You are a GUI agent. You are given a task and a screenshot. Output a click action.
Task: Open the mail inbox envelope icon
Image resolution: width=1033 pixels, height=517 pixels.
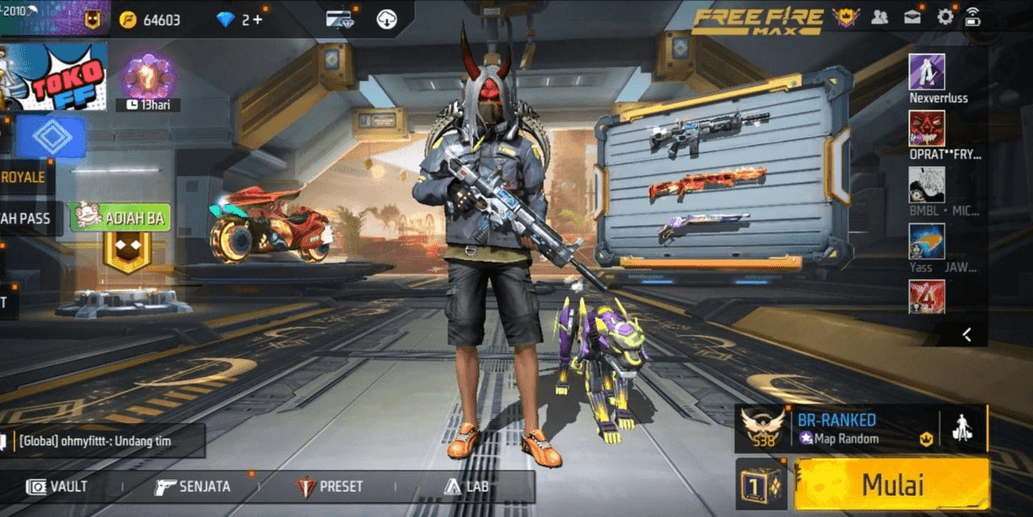913,17
